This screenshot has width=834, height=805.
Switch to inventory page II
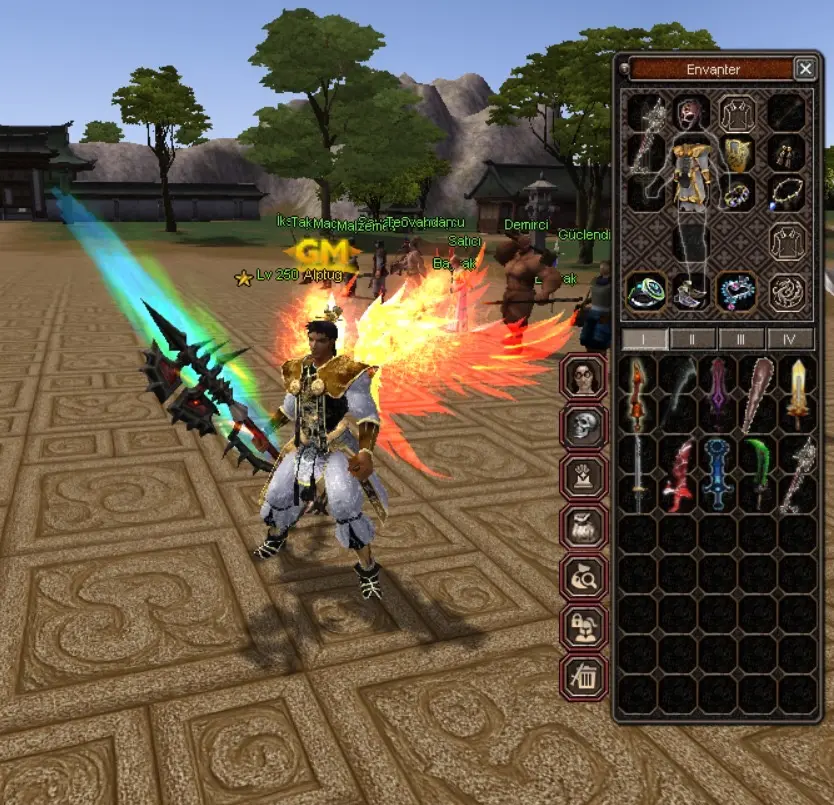[693, 339]
